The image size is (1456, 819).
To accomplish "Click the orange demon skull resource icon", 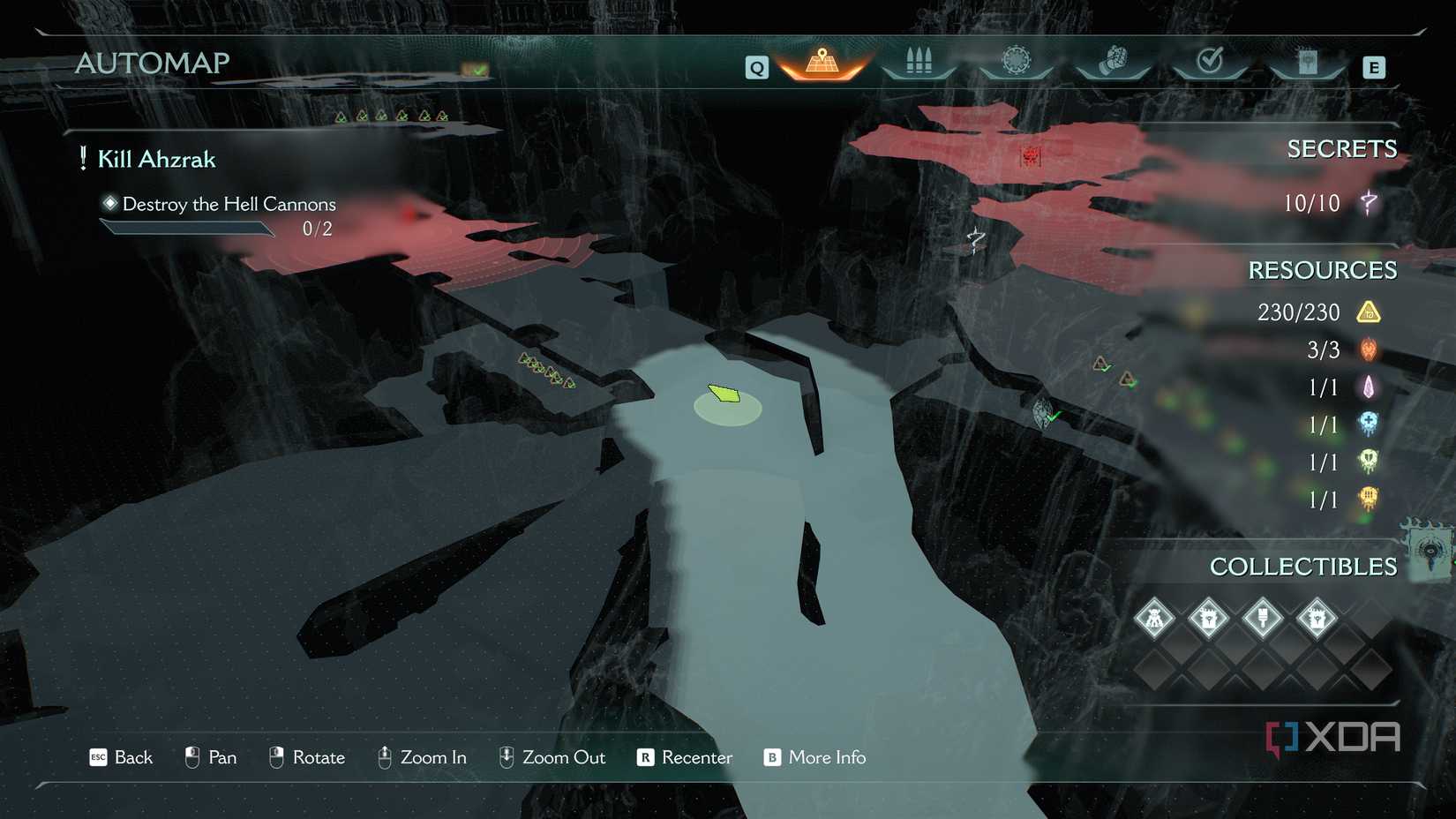I will (x=1369, y=349).
